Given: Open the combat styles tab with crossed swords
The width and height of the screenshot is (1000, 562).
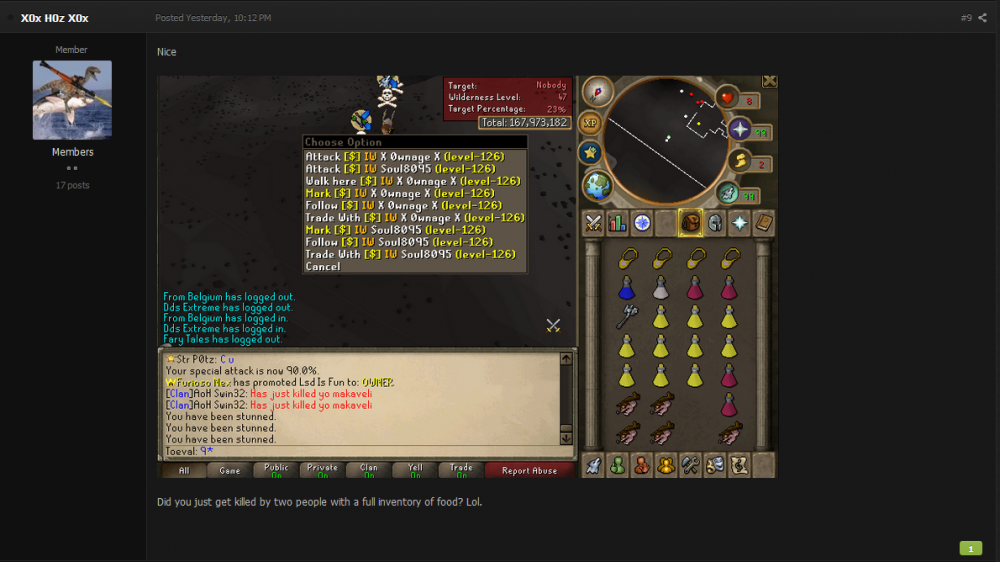Looking at the screenshot, I should pyautogui.click(x=593, y=223).
